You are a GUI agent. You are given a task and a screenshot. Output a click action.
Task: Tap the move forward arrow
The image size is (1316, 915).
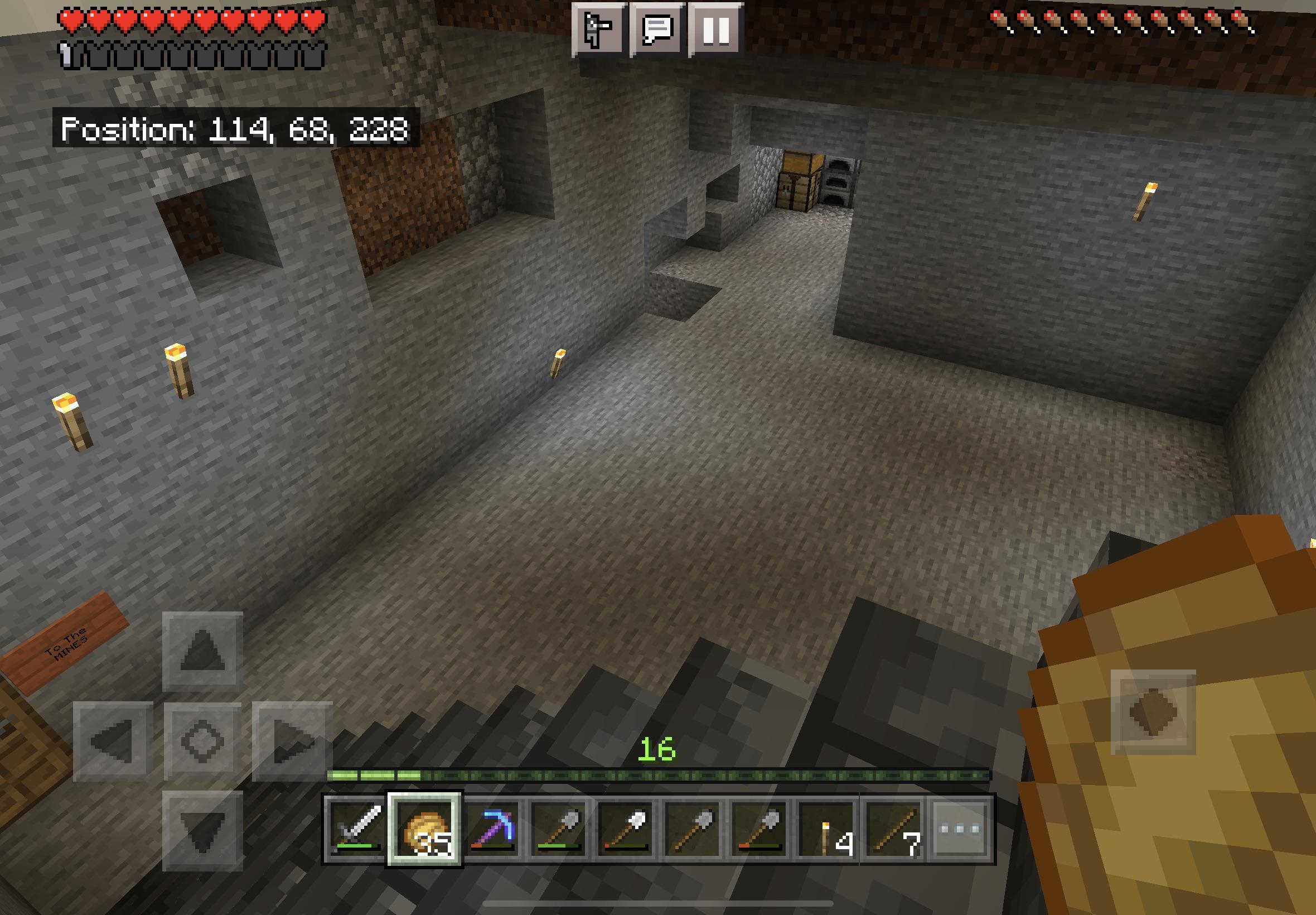[x=202, y=651]
